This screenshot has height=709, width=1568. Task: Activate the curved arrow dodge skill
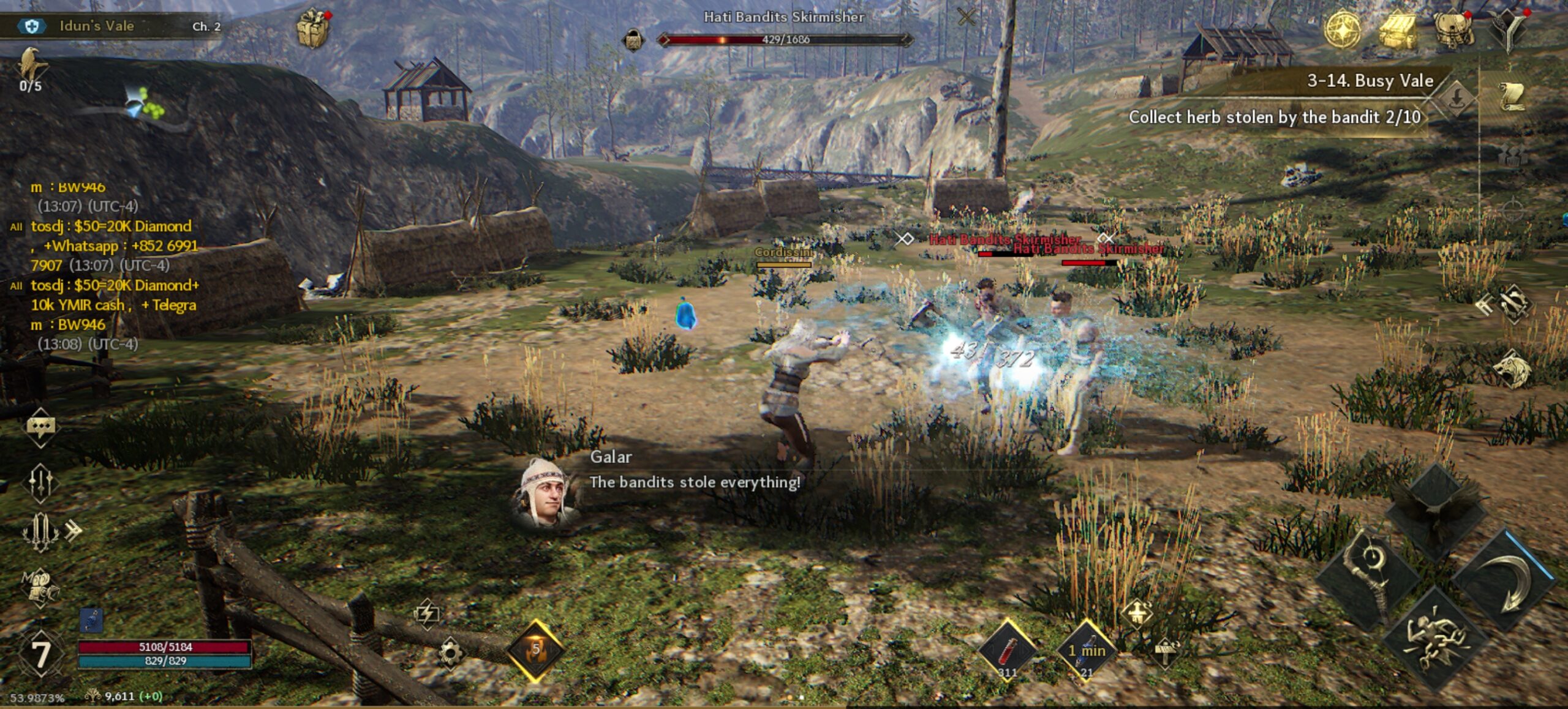1506,580
